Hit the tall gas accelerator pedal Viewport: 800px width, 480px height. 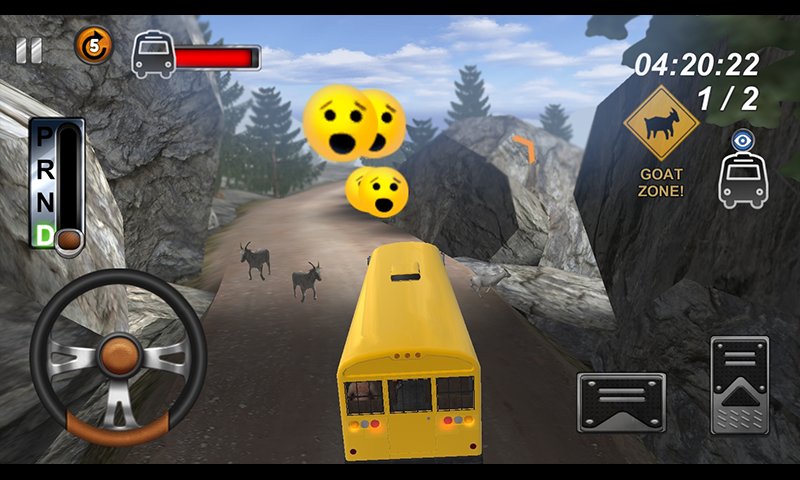click(x=739, y=385)
